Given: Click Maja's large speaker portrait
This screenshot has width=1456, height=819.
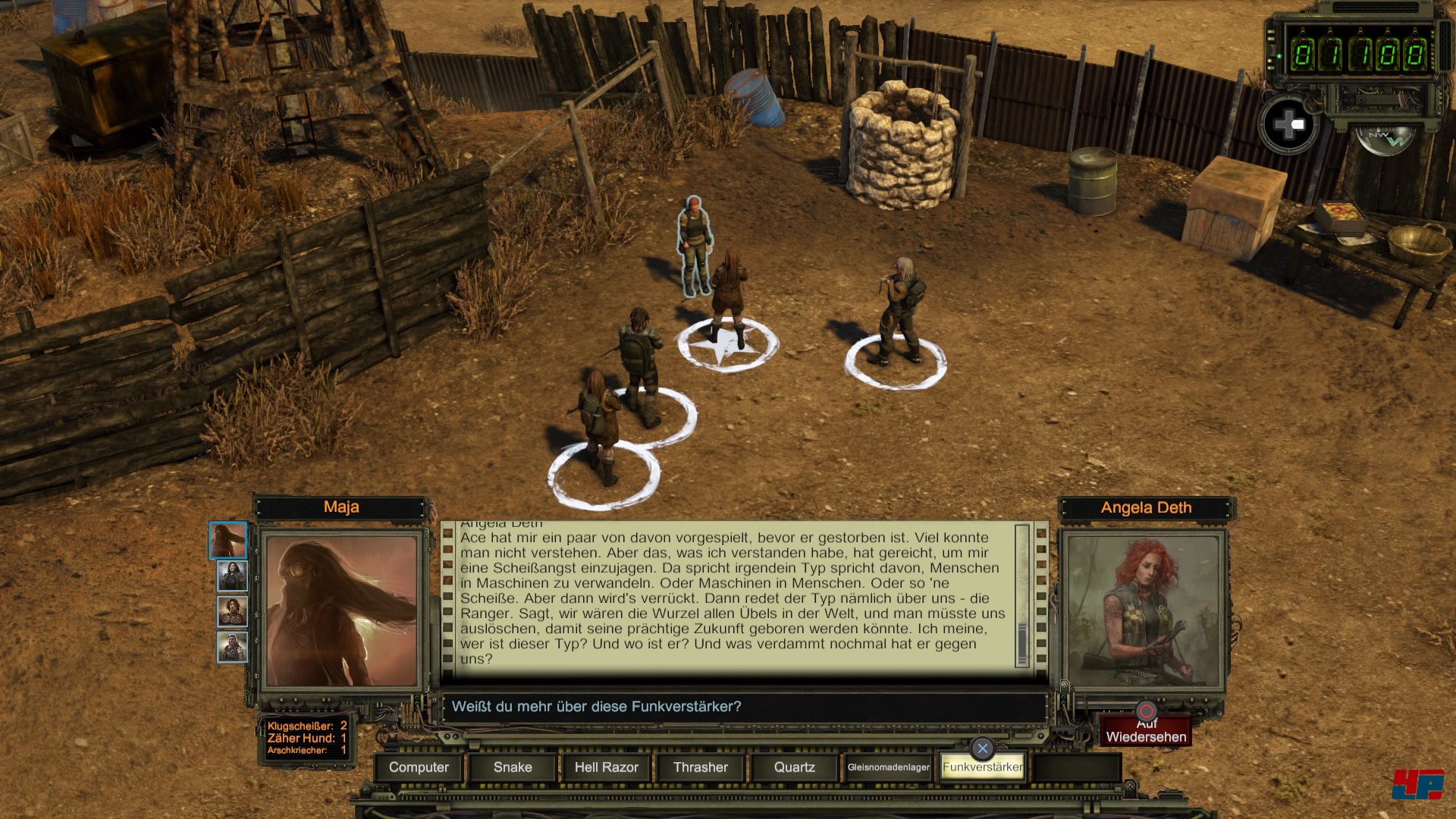Looking at the screenshot, I should [x=341, y=610].
